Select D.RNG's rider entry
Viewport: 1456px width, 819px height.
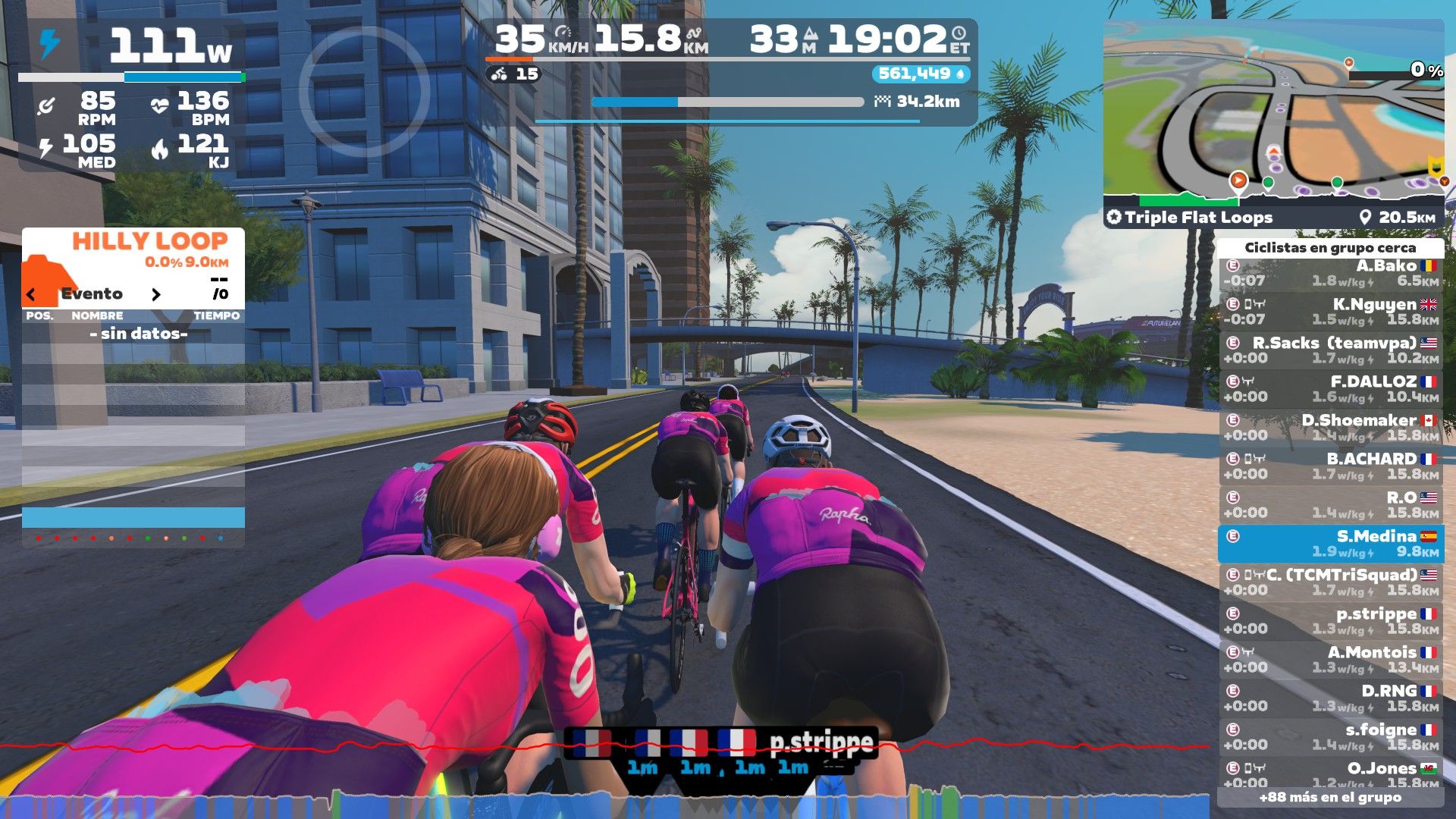1331,698
